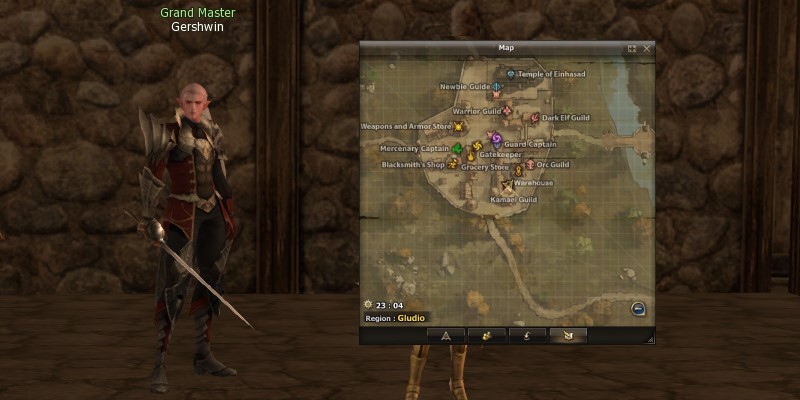Click the triangle button in map toolbar
The image size is (800, 400).
point(446,335)
